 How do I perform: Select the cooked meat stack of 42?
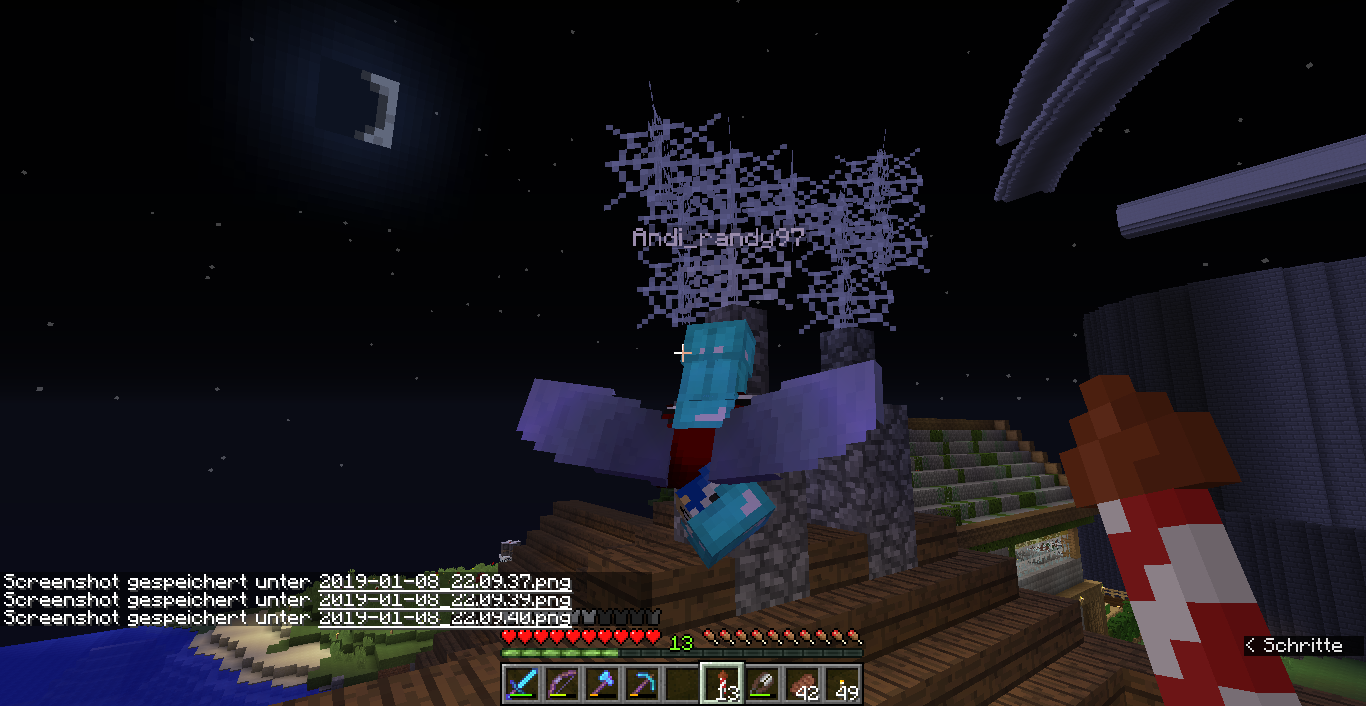pos(801,684)
